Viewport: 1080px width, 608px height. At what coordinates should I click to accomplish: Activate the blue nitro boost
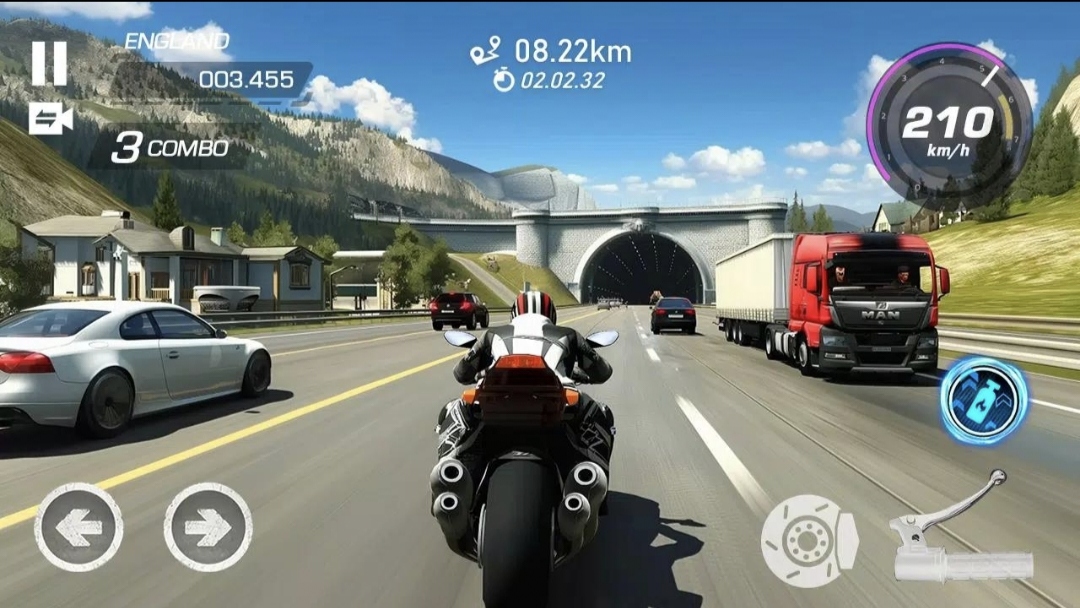[x=983, y=400]
